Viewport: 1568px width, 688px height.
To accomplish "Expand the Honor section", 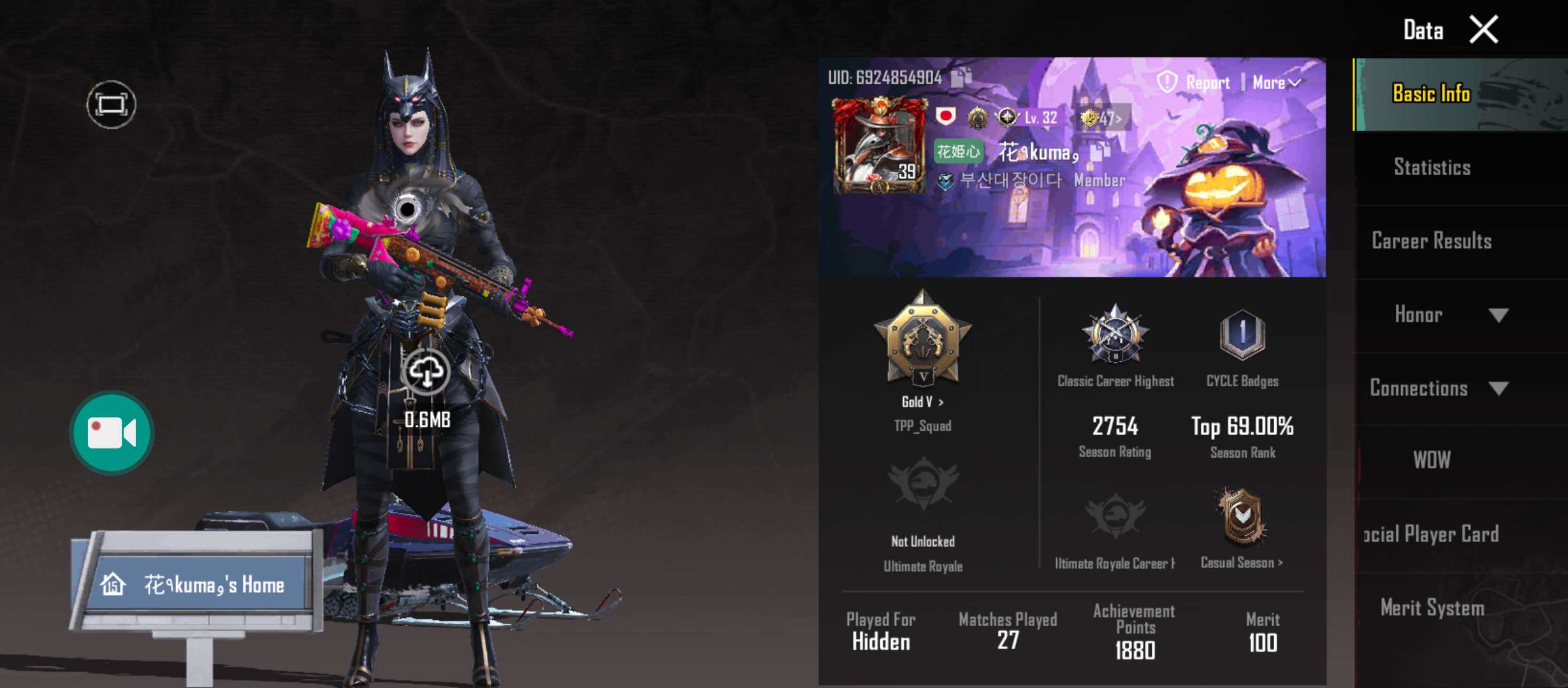I will click(1498, 315).
